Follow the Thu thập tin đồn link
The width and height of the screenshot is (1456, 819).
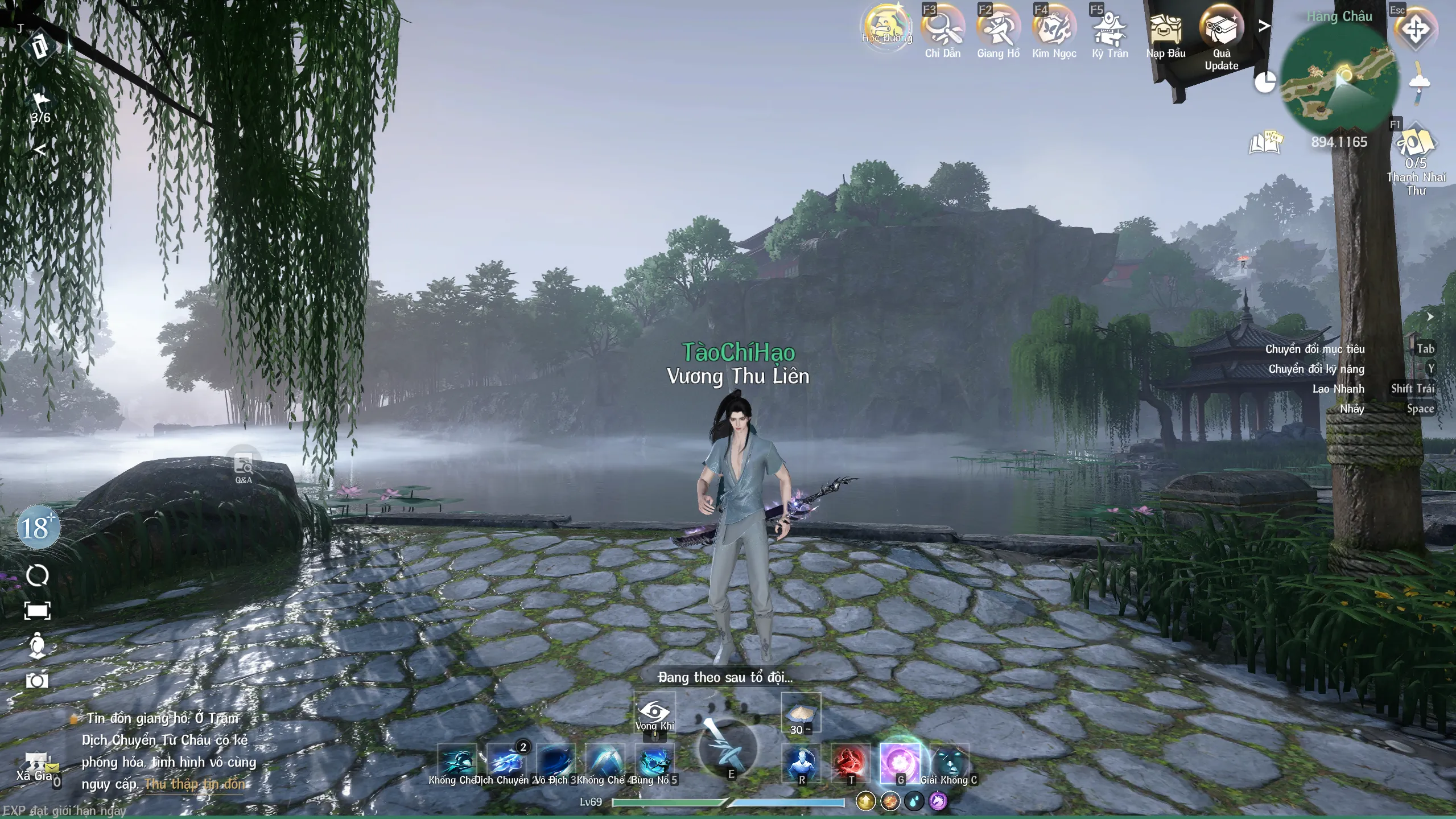[x=195, y=784]
